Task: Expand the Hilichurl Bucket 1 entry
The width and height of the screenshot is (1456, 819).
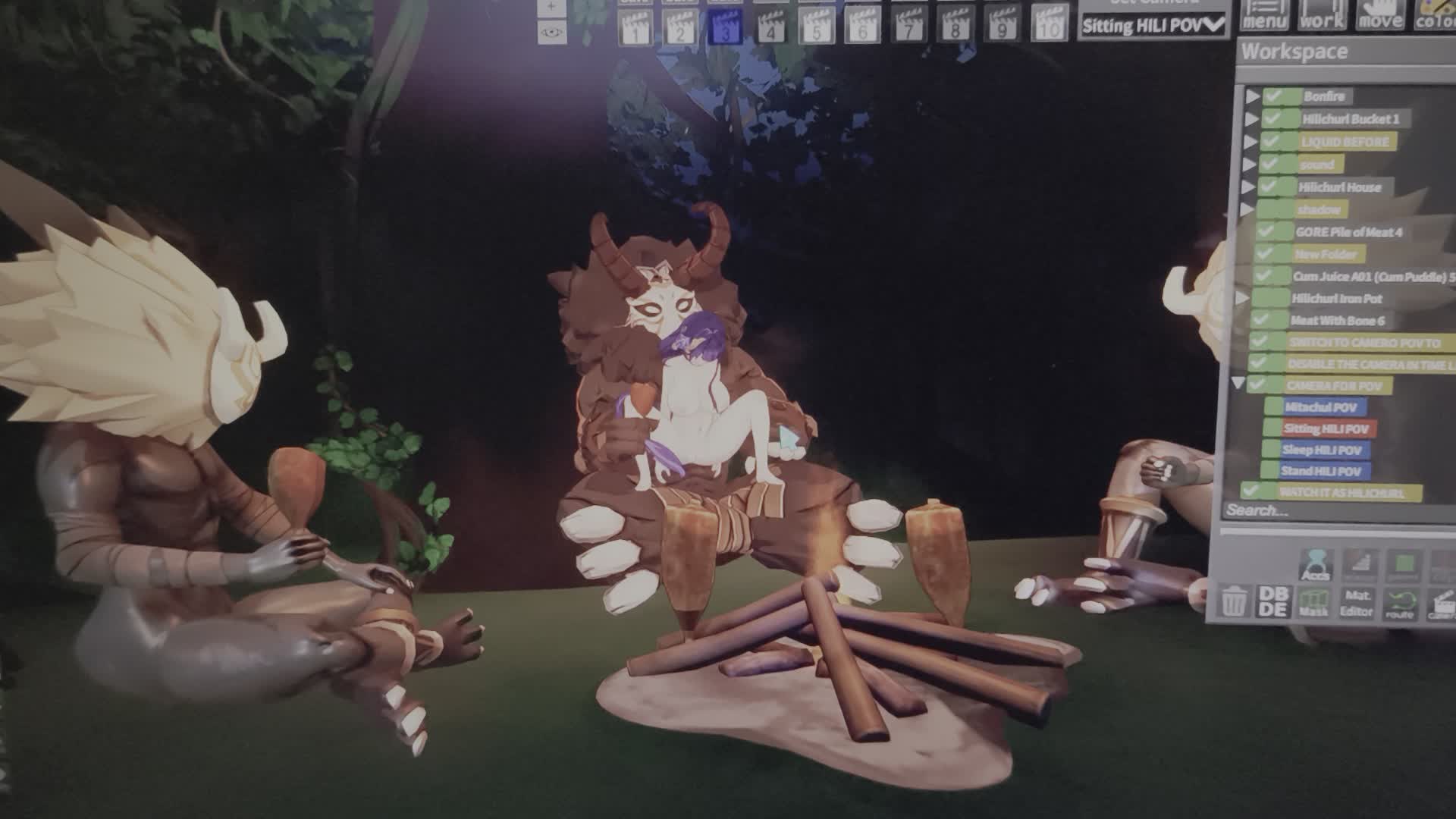Action: click(x=1251, y=119)
